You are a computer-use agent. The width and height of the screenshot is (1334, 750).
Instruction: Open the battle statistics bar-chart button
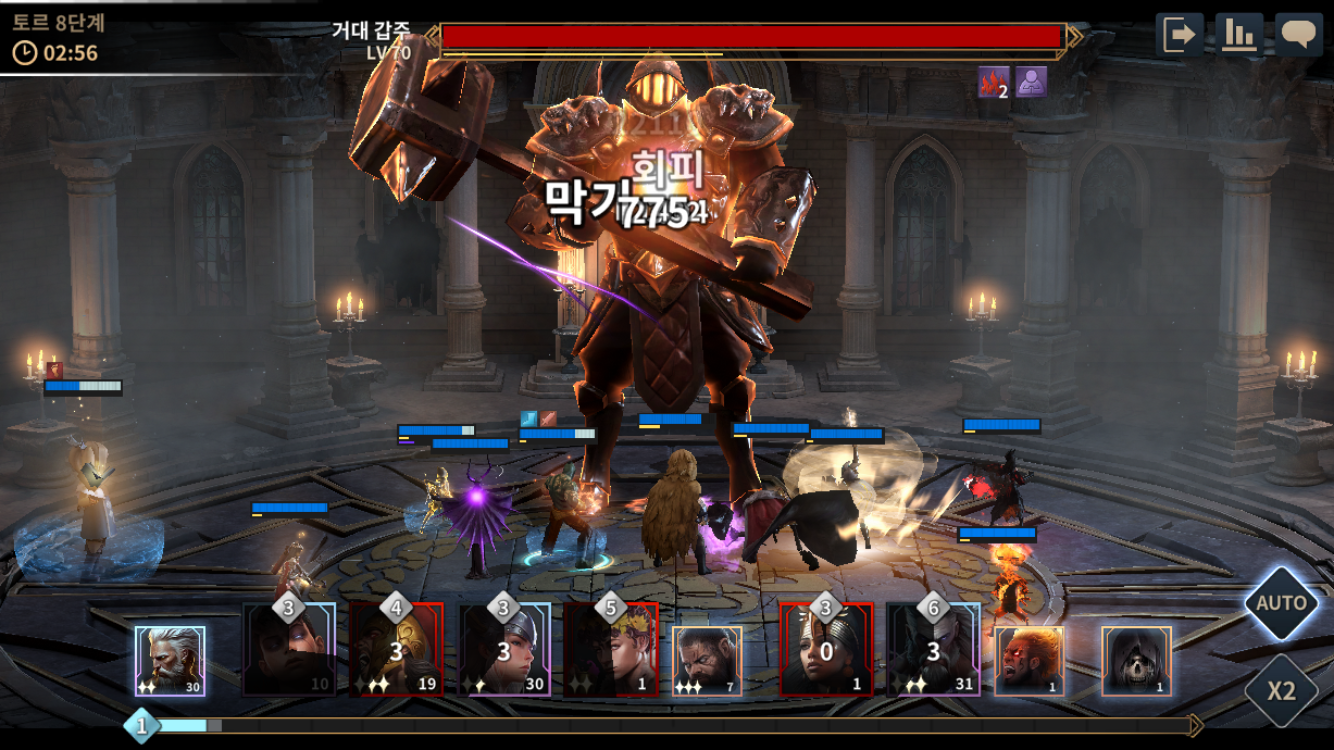[1239, 35]
